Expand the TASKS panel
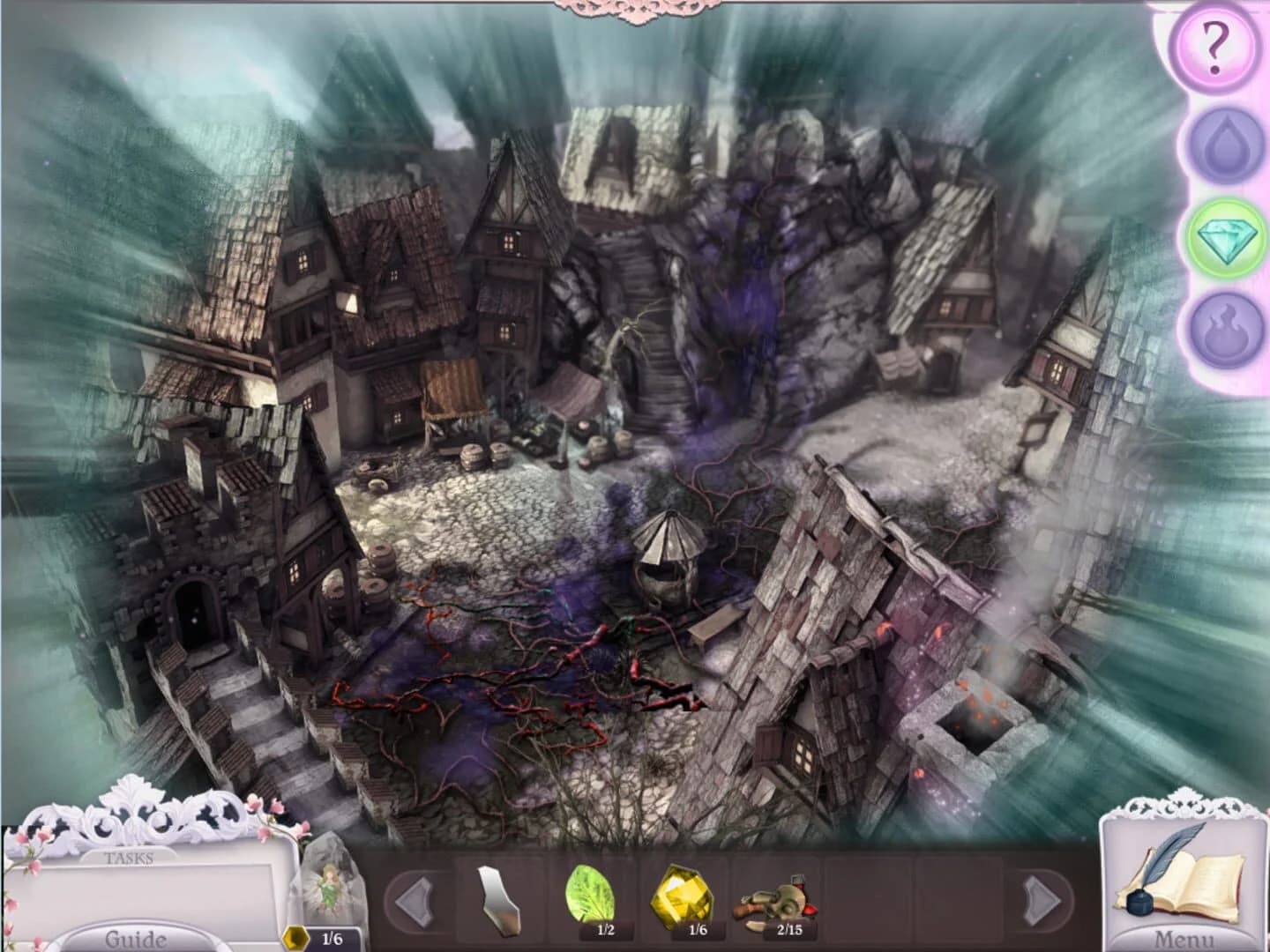The width and height of the screenshot is (1270, 952). tap(131, 857)
